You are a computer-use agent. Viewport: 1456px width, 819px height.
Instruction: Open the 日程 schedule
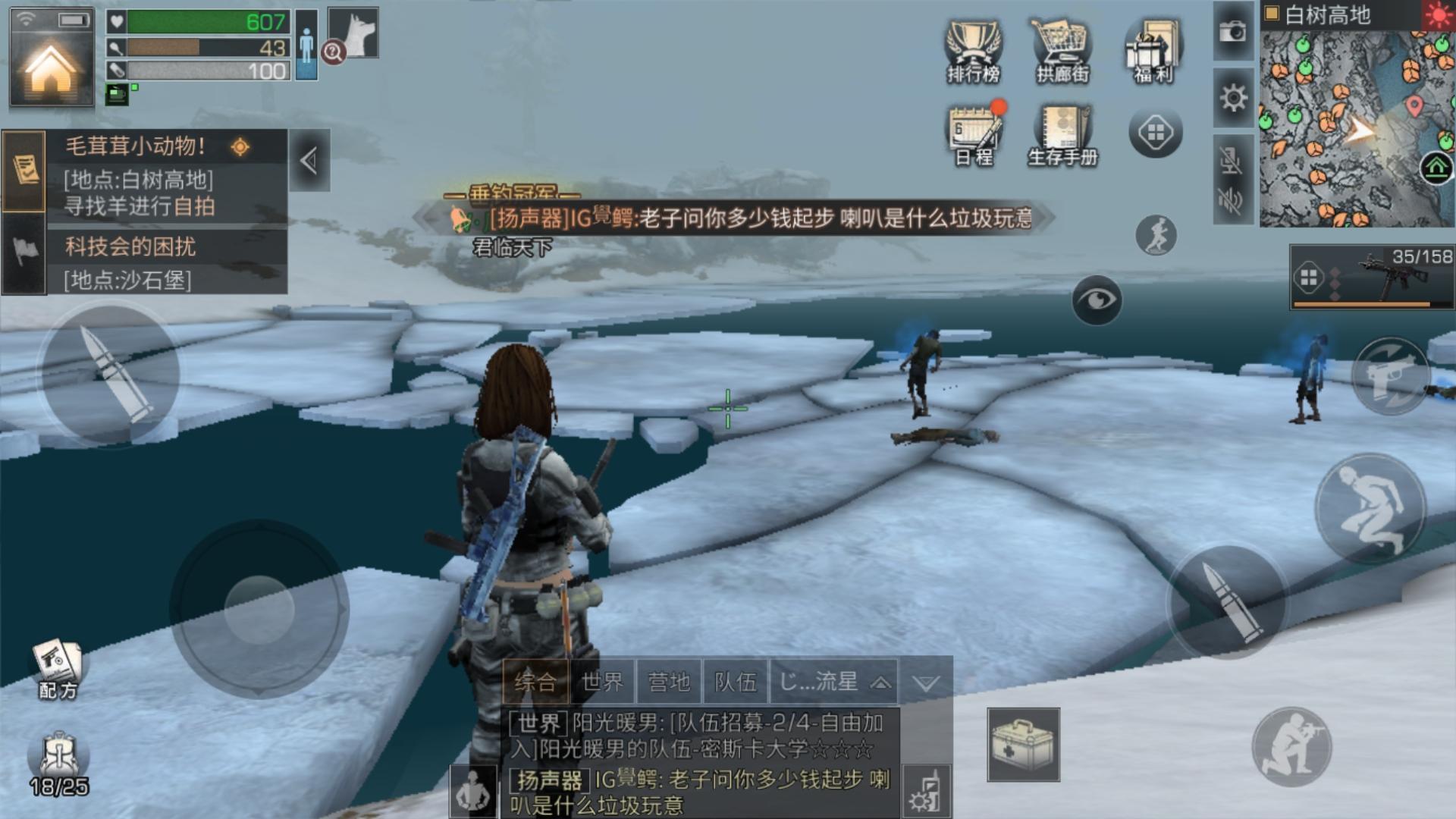(974, 135)
